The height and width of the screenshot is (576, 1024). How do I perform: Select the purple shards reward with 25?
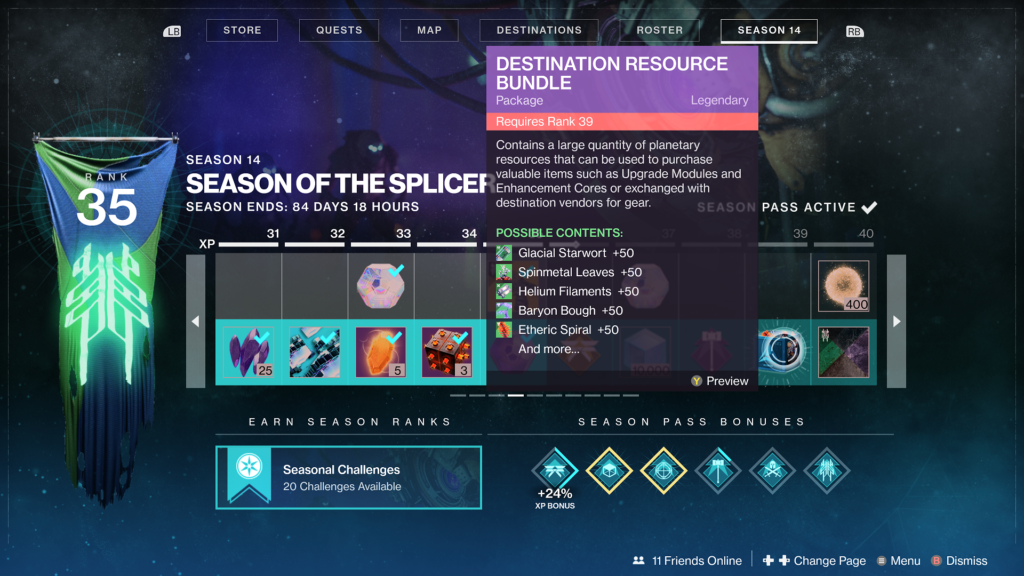[x=249, y=352]
